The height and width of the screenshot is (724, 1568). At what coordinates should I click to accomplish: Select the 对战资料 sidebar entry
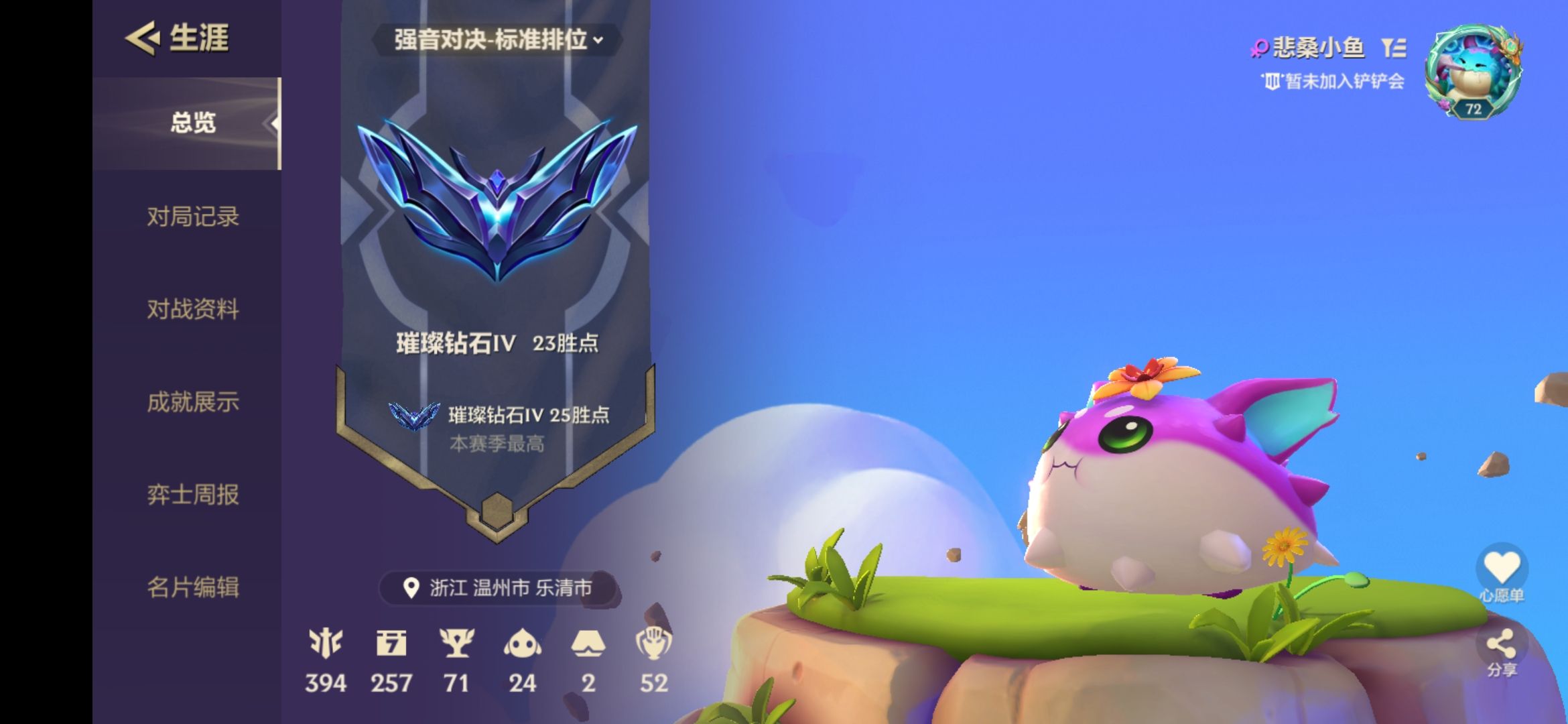(x=192, y=309)
